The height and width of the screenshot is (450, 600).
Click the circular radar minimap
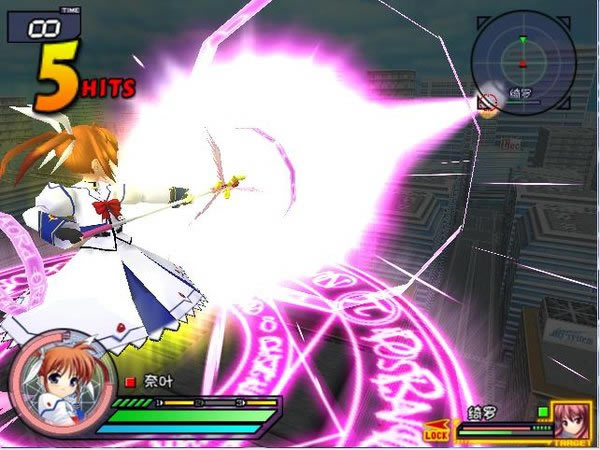tap(522, 62)
